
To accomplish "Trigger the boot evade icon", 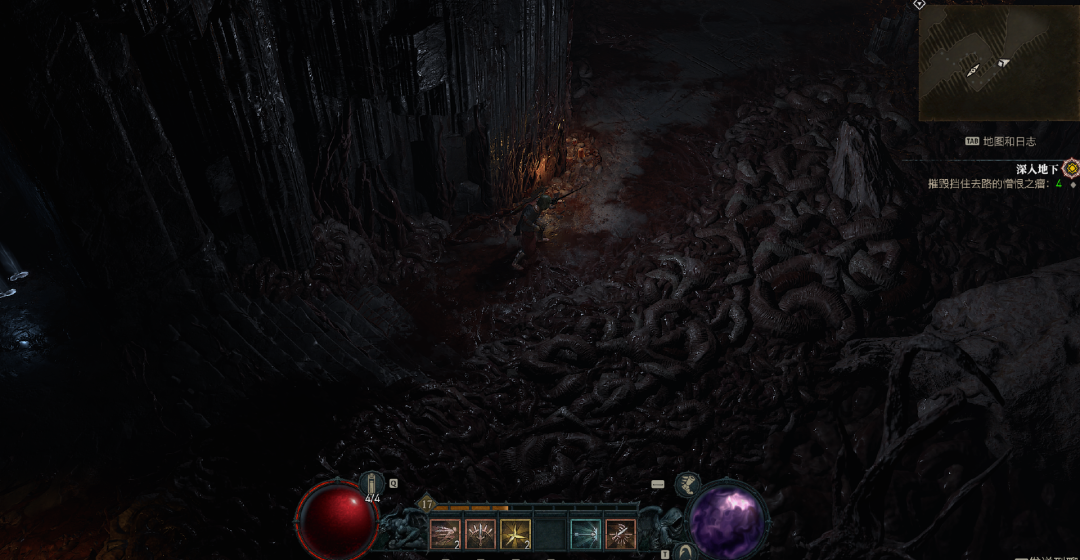I will [x=688, y=486].
